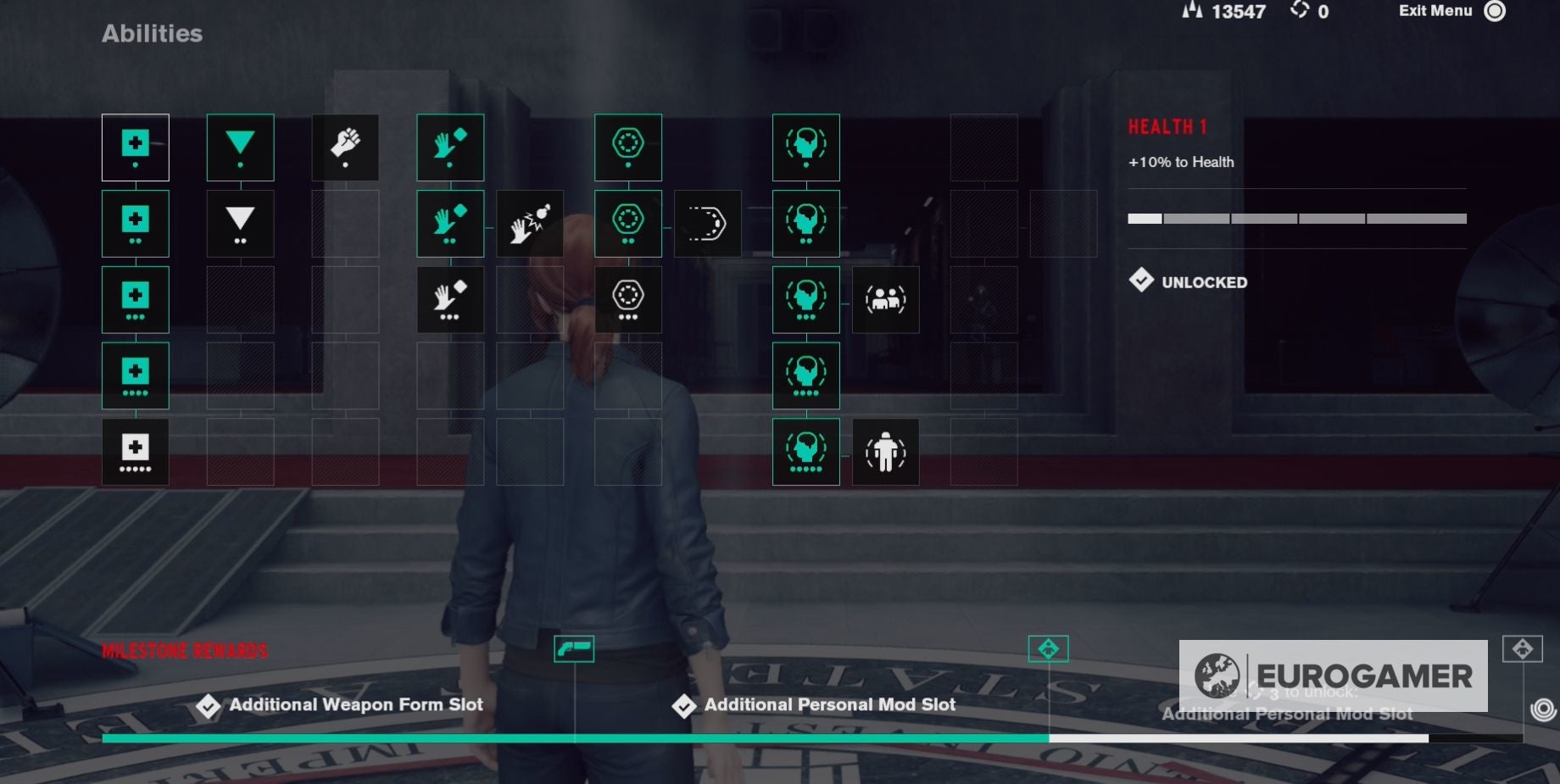Expand the second-tier Health upgrade node
Image resolution: width=1560 pixels, height=784 pixels.
[x=136, y=223]
